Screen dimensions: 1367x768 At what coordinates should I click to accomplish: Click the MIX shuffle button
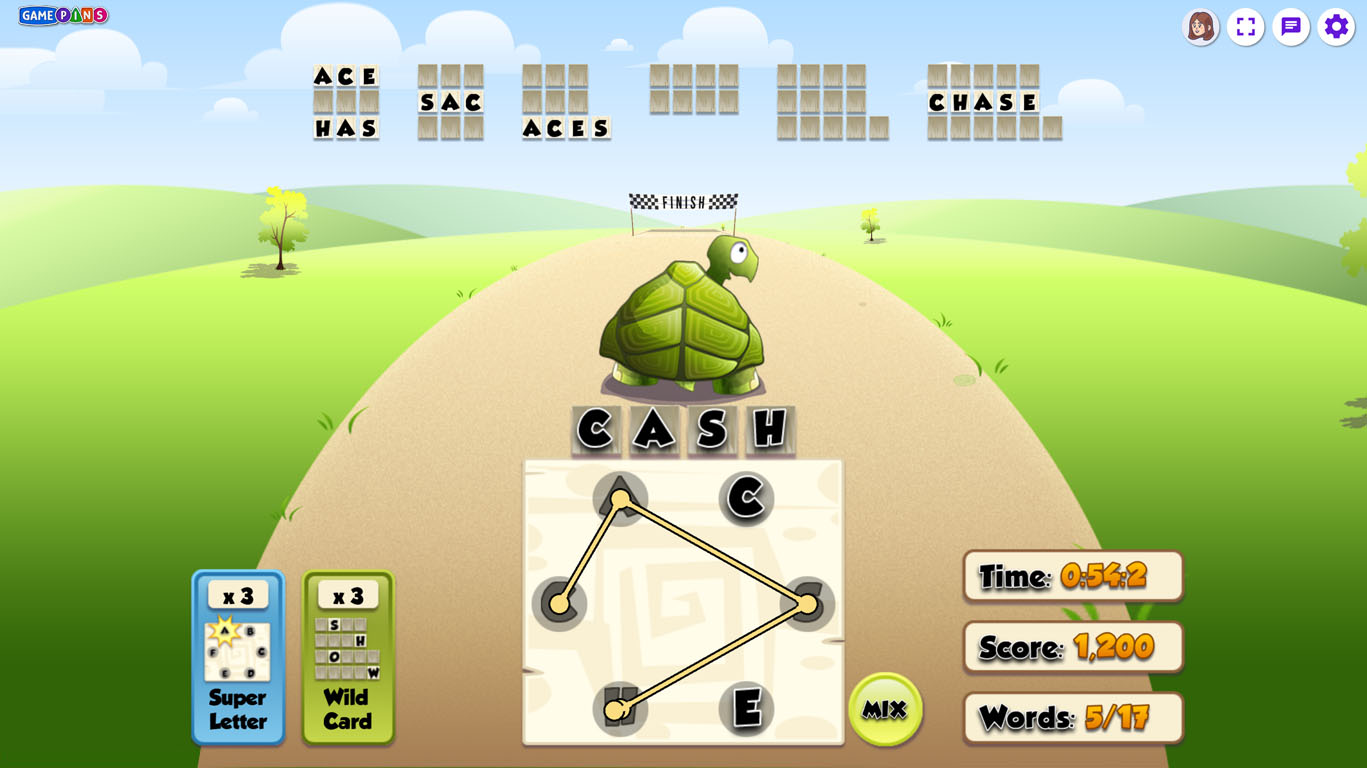pos(884,709)
